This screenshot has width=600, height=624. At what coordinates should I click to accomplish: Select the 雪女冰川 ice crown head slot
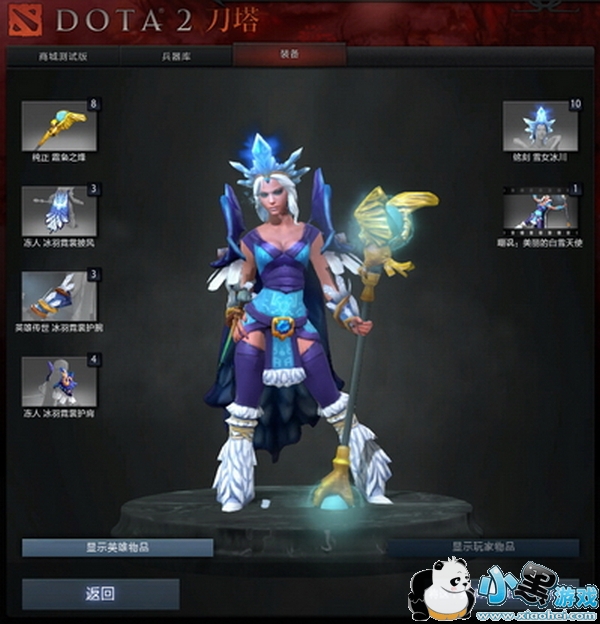pyautogui.click(x=543, y=125)
